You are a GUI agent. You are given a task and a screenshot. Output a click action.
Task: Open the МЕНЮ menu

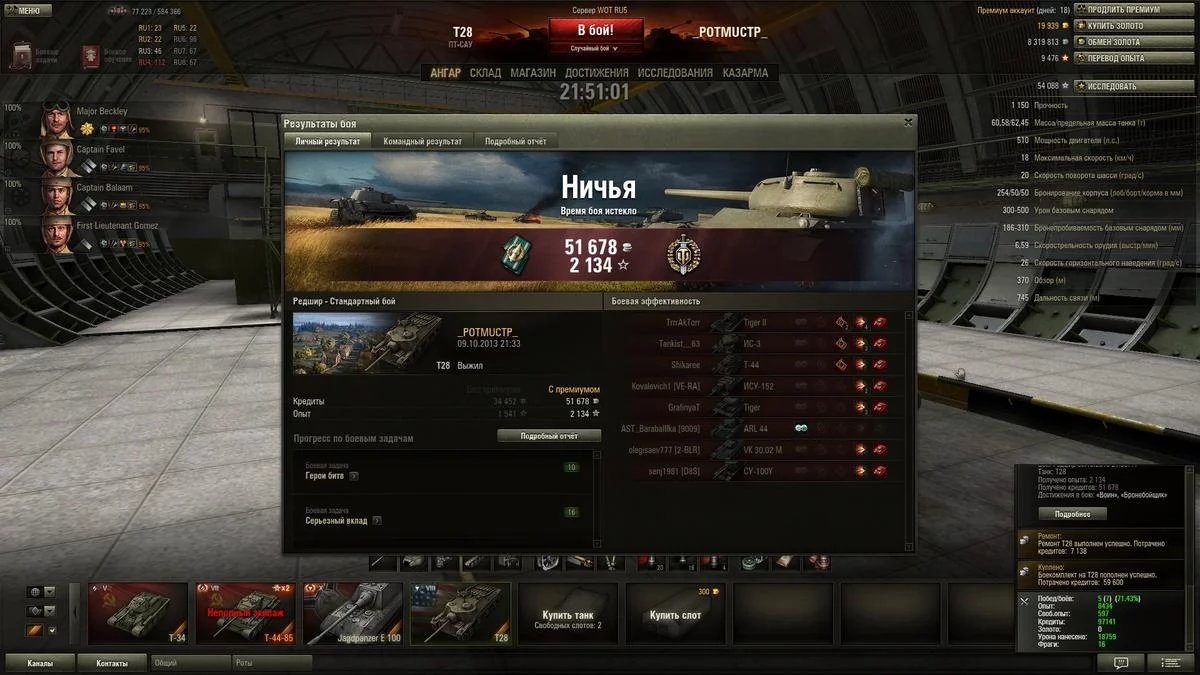(28, 10)
